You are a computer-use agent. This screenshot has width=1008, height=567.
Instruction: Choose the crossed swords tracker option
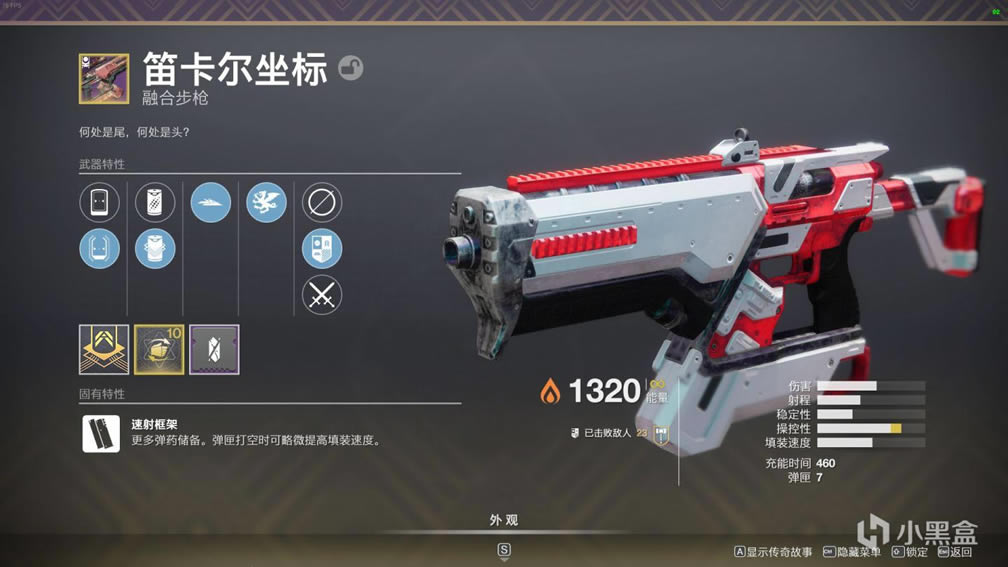tap(322, 295)
